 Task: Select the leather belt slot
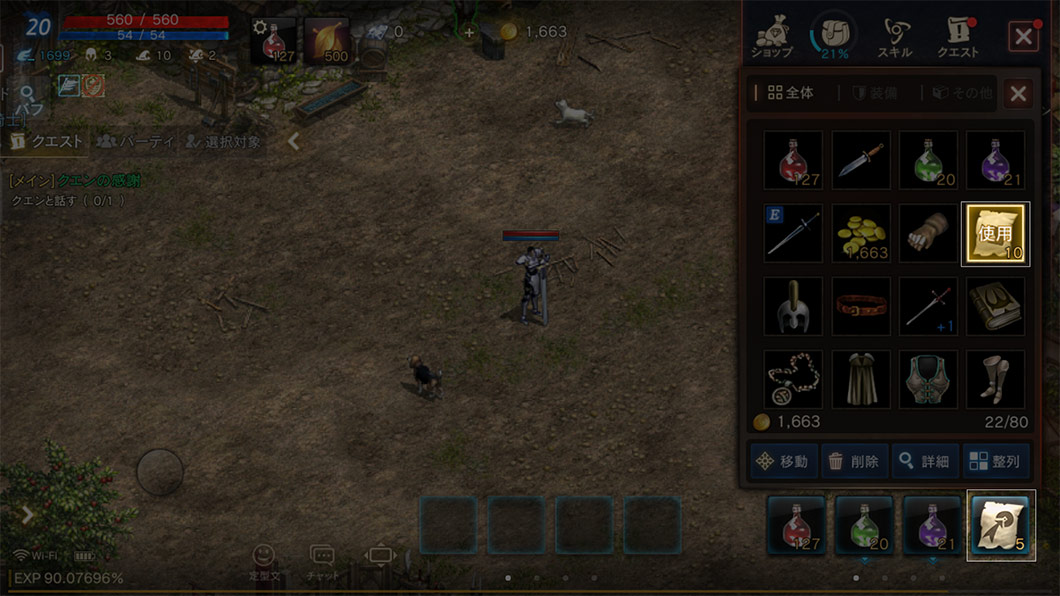pos(861,306)
